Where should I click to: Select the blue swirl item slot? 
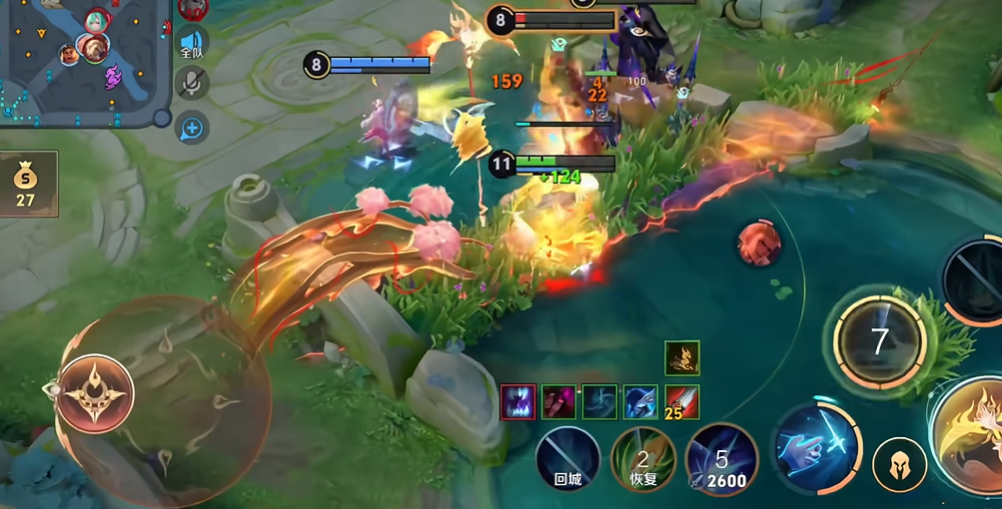click(x=600, y=402)
